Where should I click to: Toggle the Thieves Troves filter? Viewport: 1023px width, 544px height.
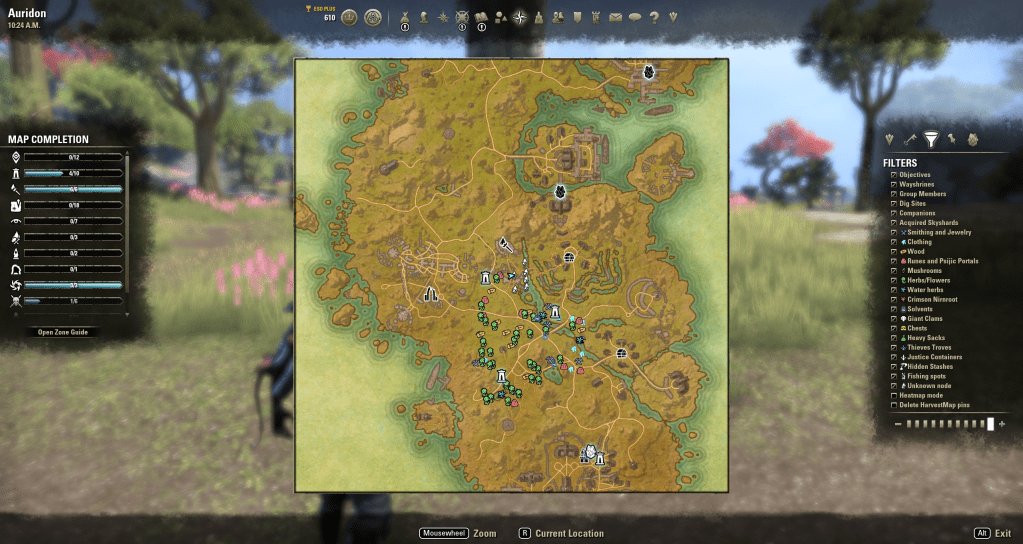click(893, 348)
